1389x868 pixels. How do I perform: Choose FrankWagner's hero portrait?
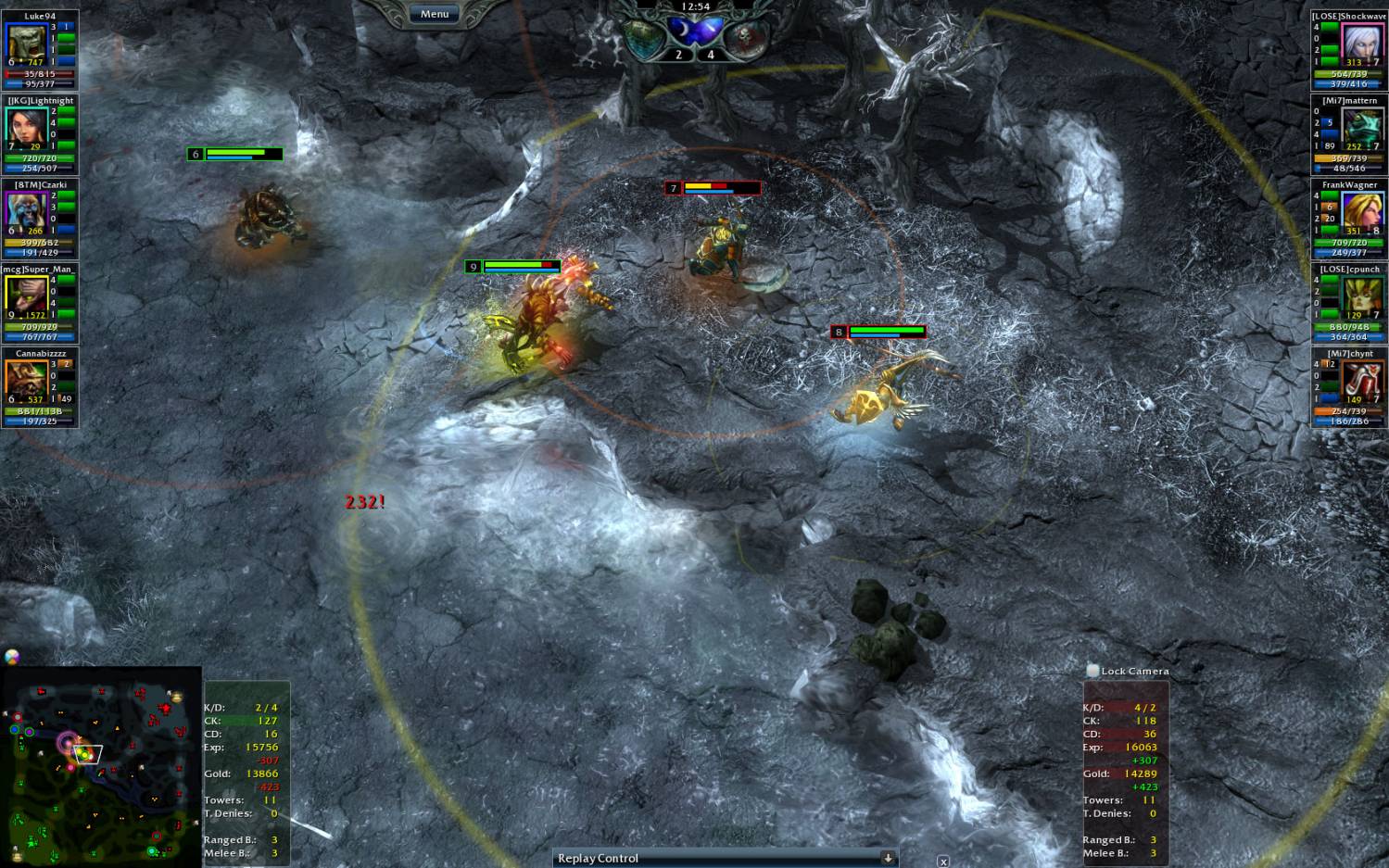pyautogui.click(x=1359, y=209)
